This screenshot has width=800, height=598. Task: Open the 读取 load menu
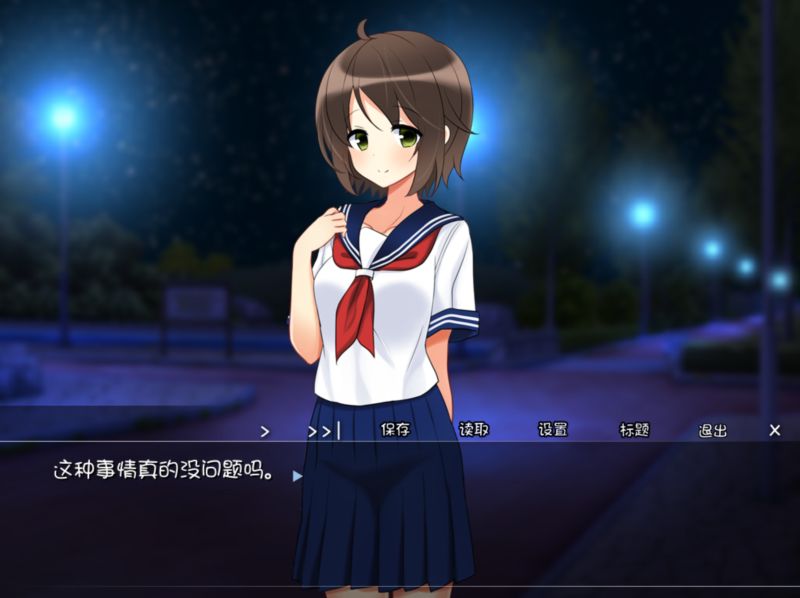[x=474, y=430]
